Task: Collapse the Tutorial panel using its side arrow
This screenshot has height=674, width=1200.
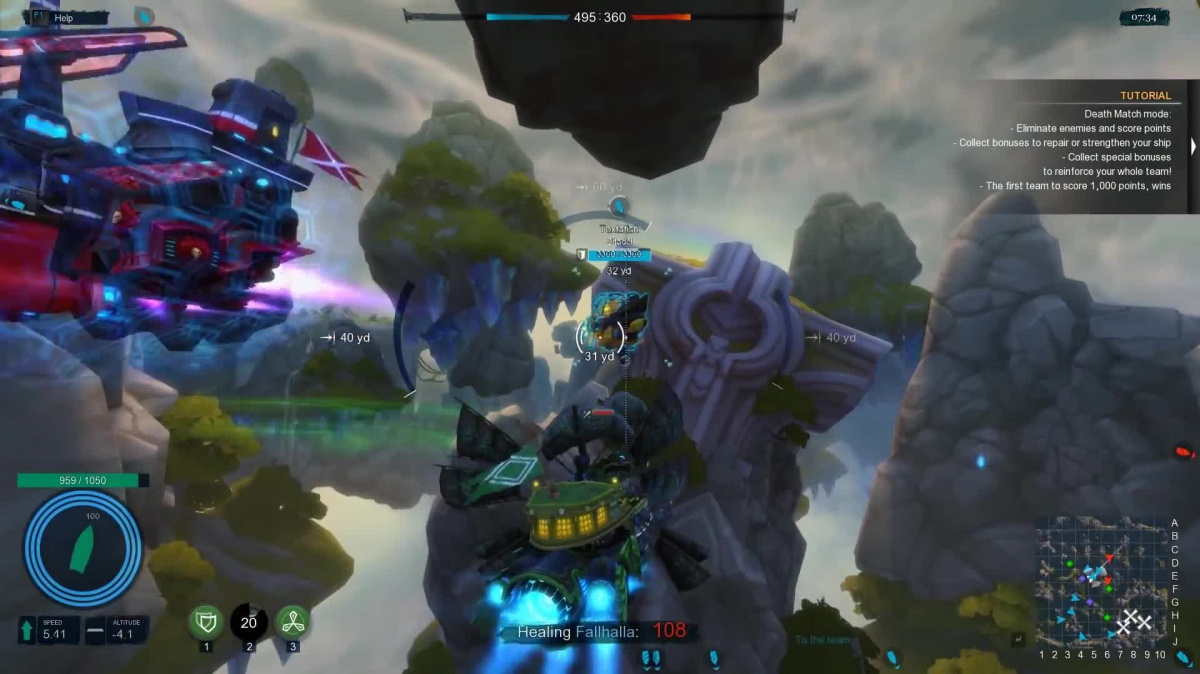Action: (1192, 146)
